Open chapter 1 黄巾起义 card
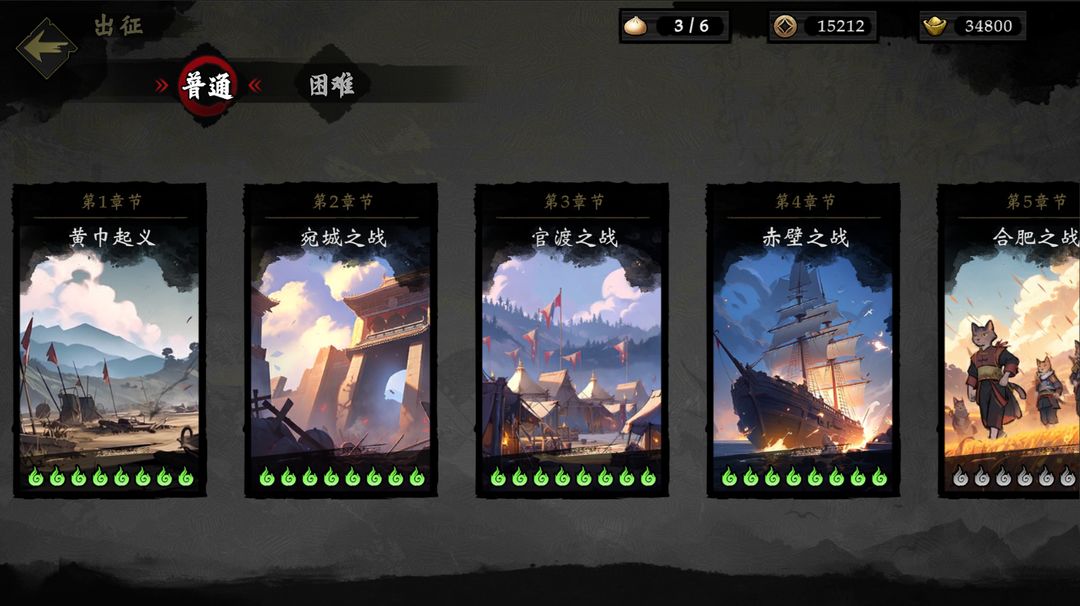 [x=110, y=340]
